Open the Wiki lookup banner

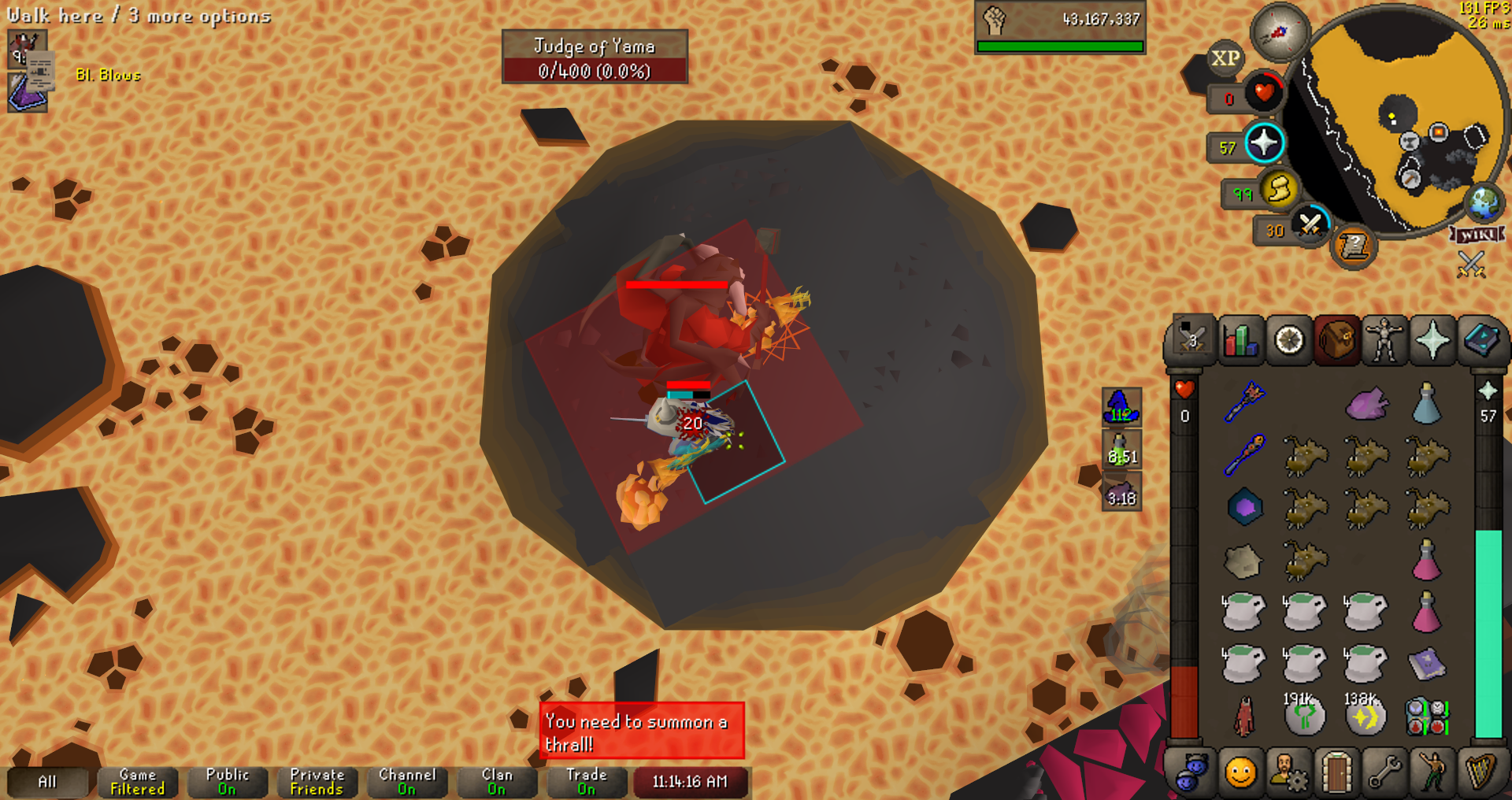pyautogui.click(x=1478, y=235)
